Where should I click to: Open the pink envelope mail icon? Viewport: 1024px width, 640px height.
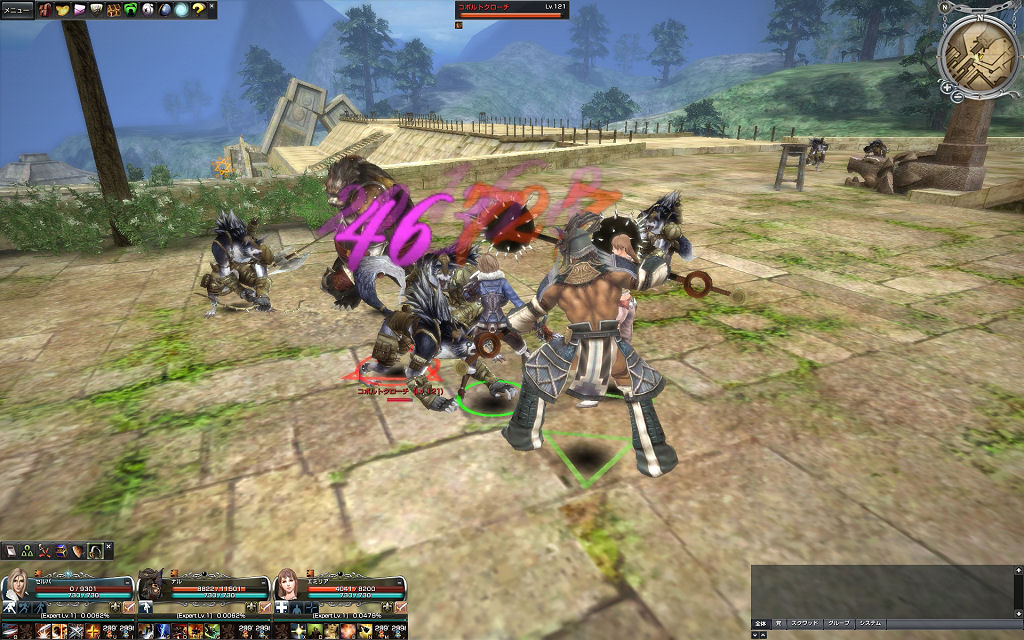tap(79, 10)
